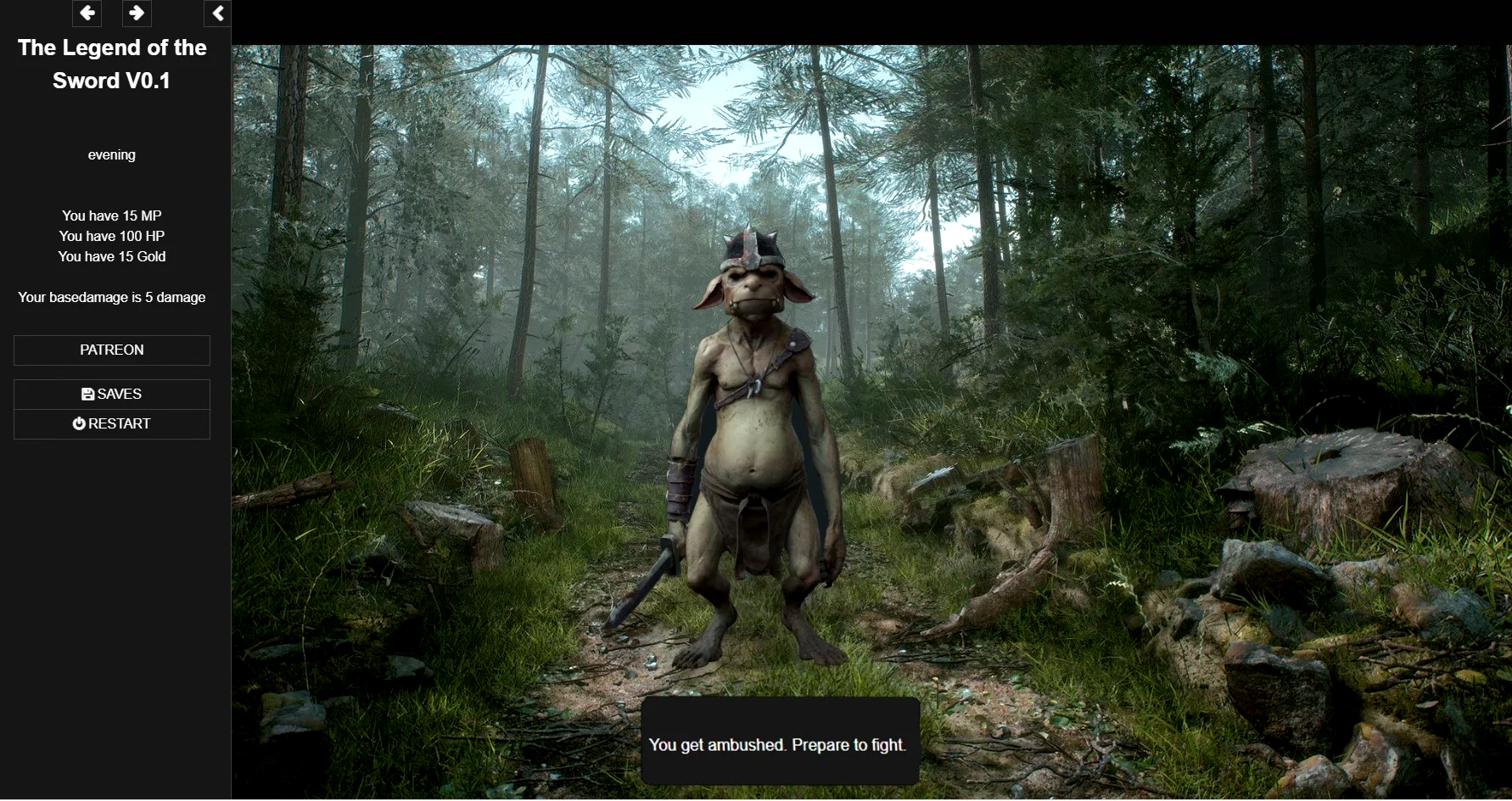Open the SAVES menu

[112, 394]
